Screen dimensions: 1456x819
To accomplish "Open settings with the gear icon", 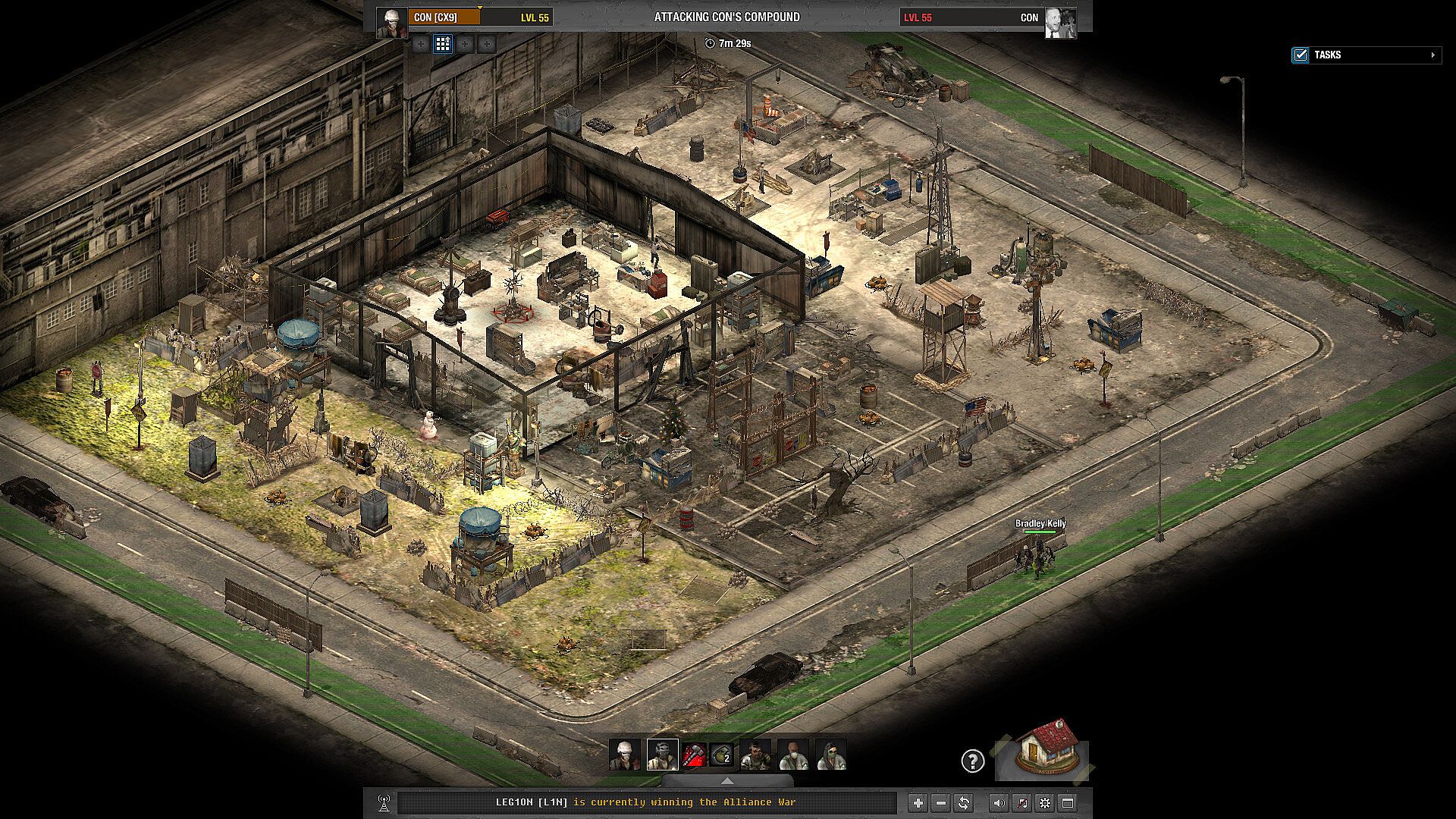I will 1045,802.
